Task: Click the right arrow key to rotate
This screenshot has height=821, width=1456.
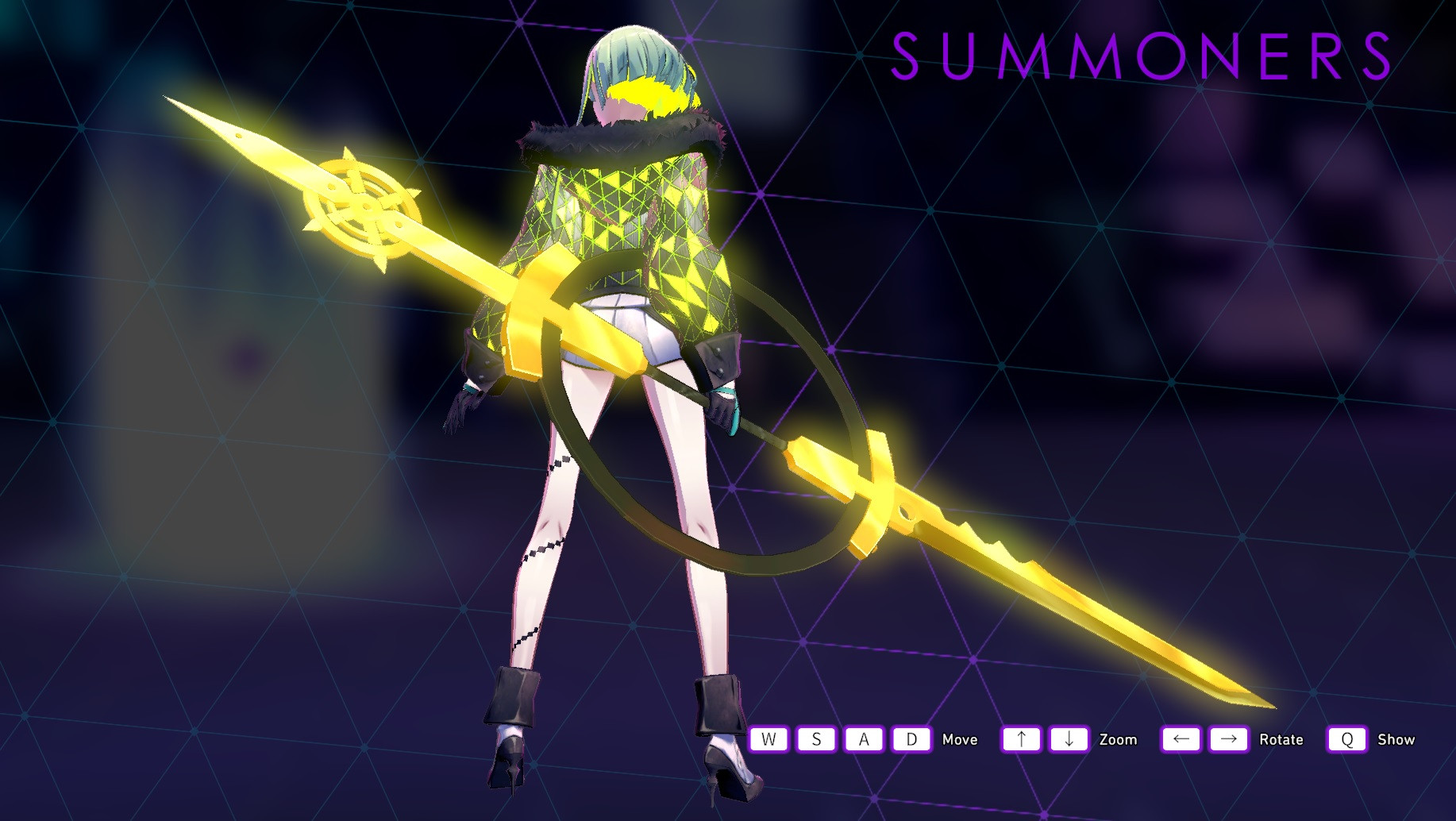Action: click(x=1229, y=739)
